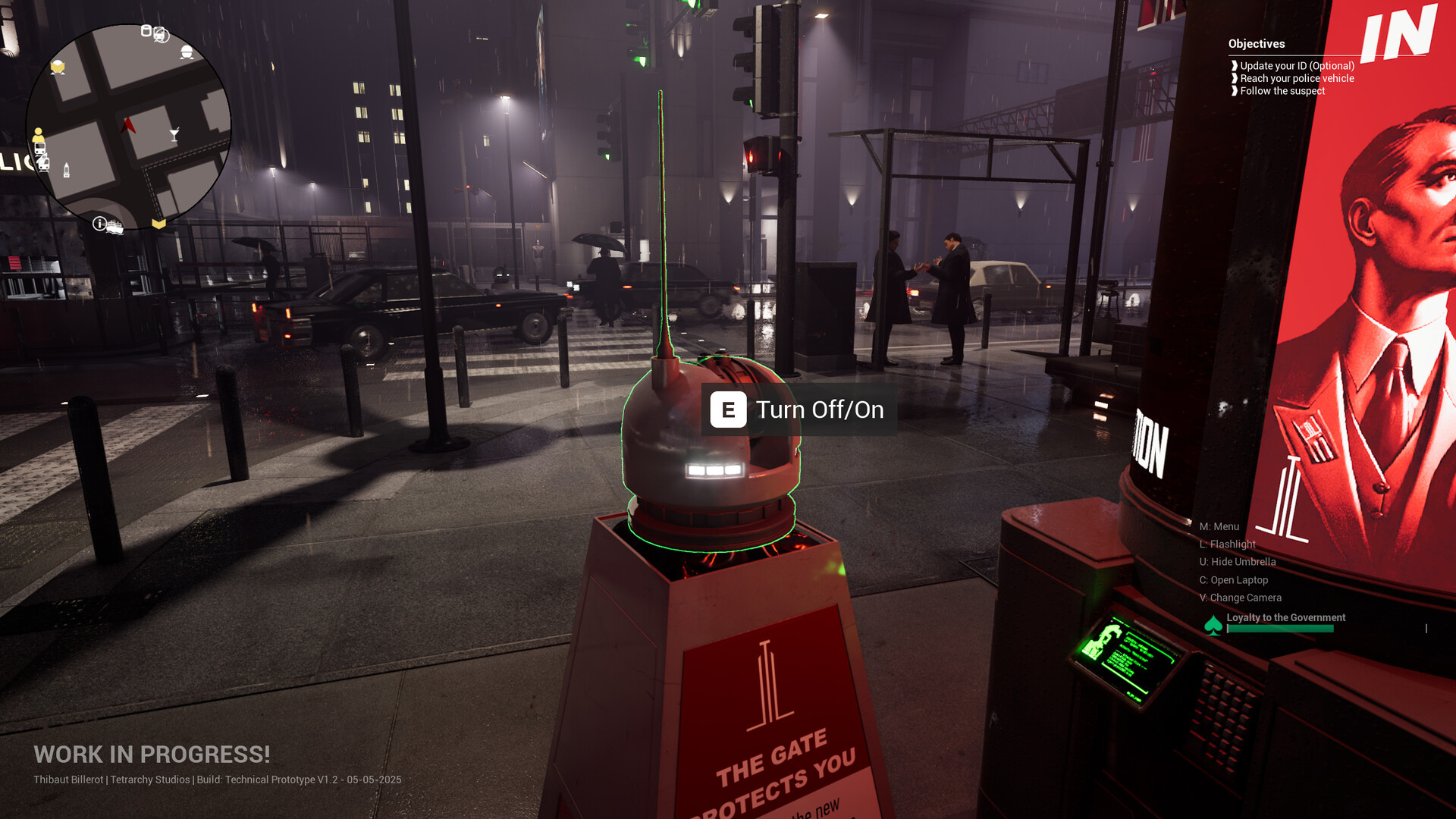
Task: Select the tower monument marker on the minimap
Action: 67,170
